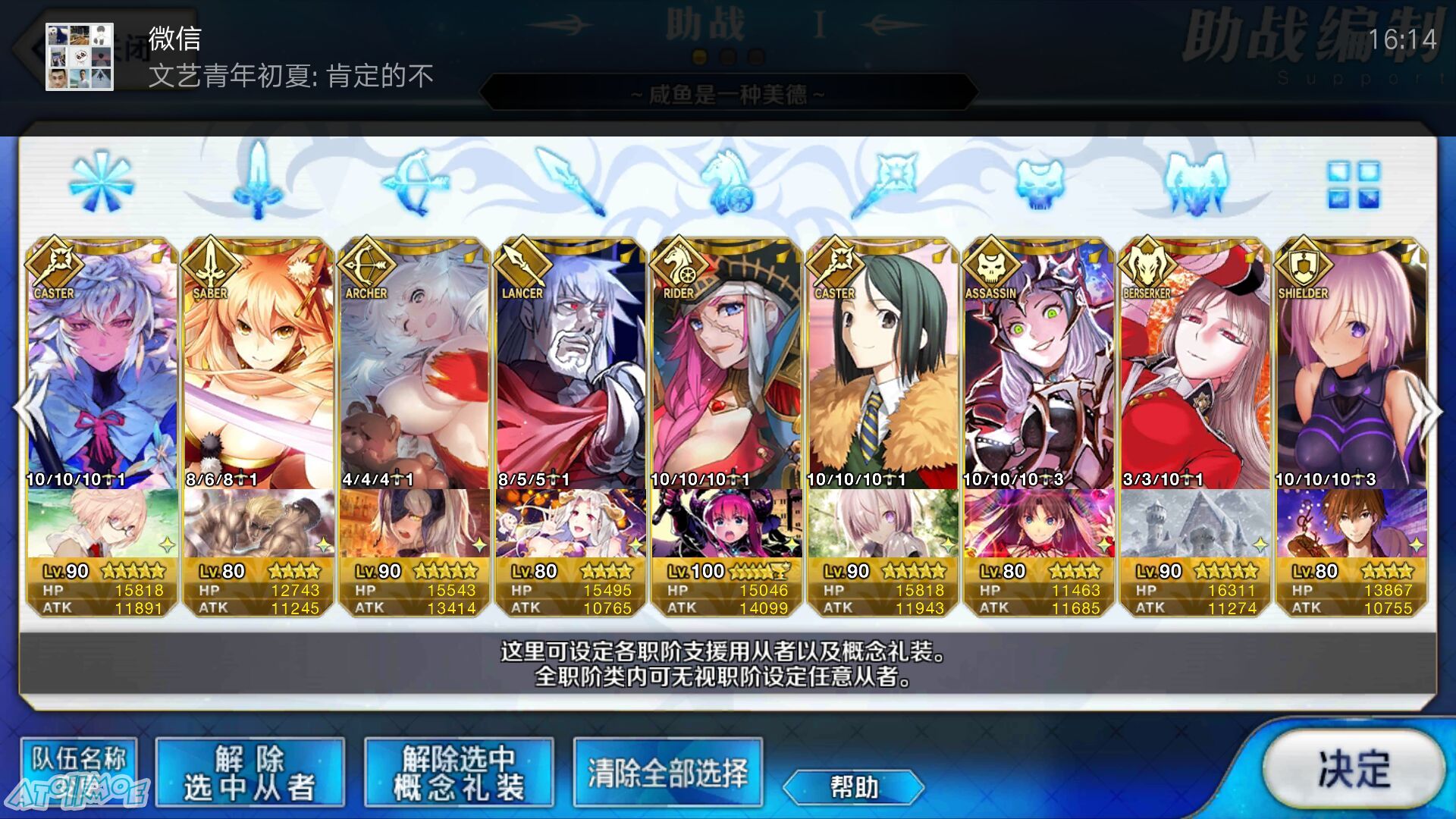Viewport: 1456px width, 819px height.
Task: Click 清除全部选择 to clear all selections
Action: [667, 773]
